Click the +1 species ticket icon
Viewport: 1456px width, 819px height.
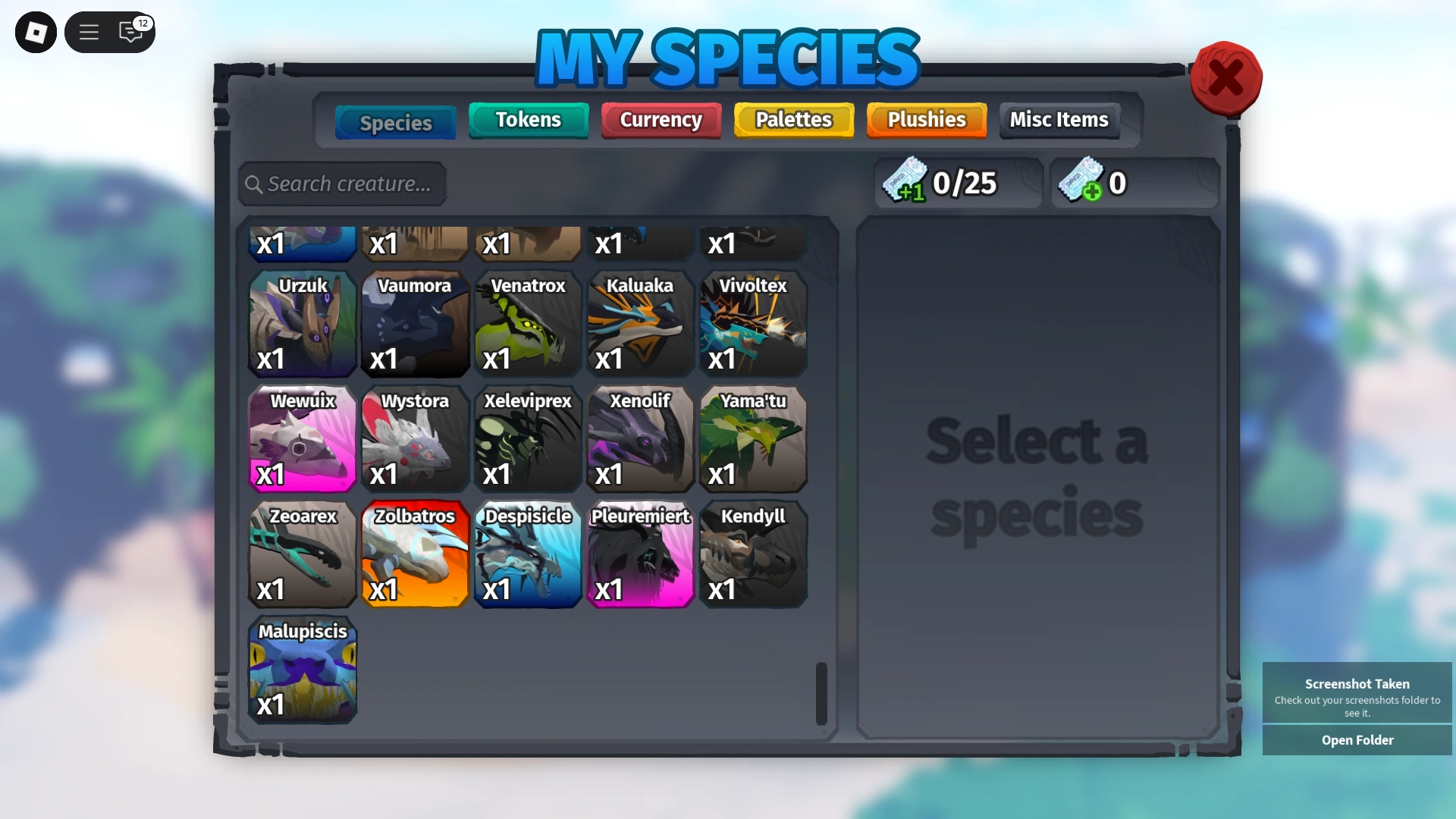907,182
